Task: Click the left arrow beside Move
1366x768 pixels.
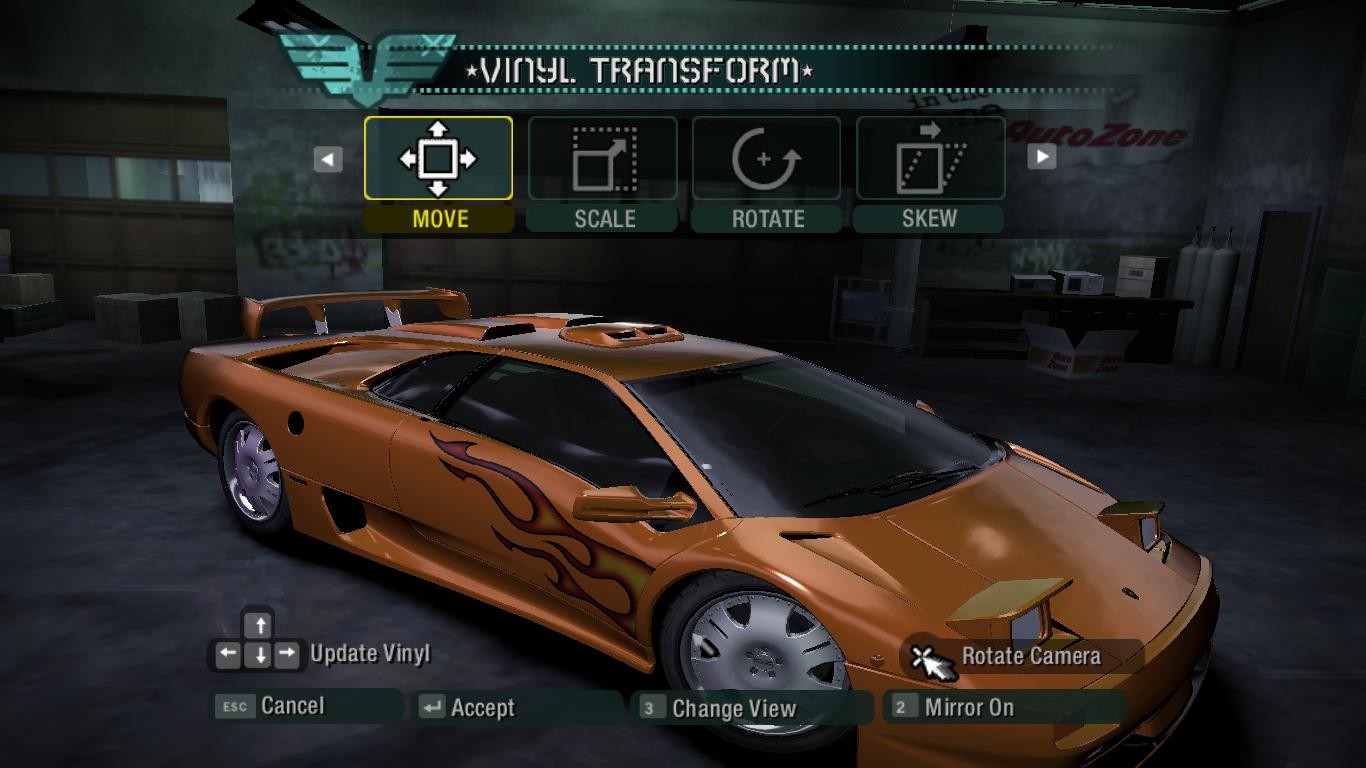Action: coord(328,159)
